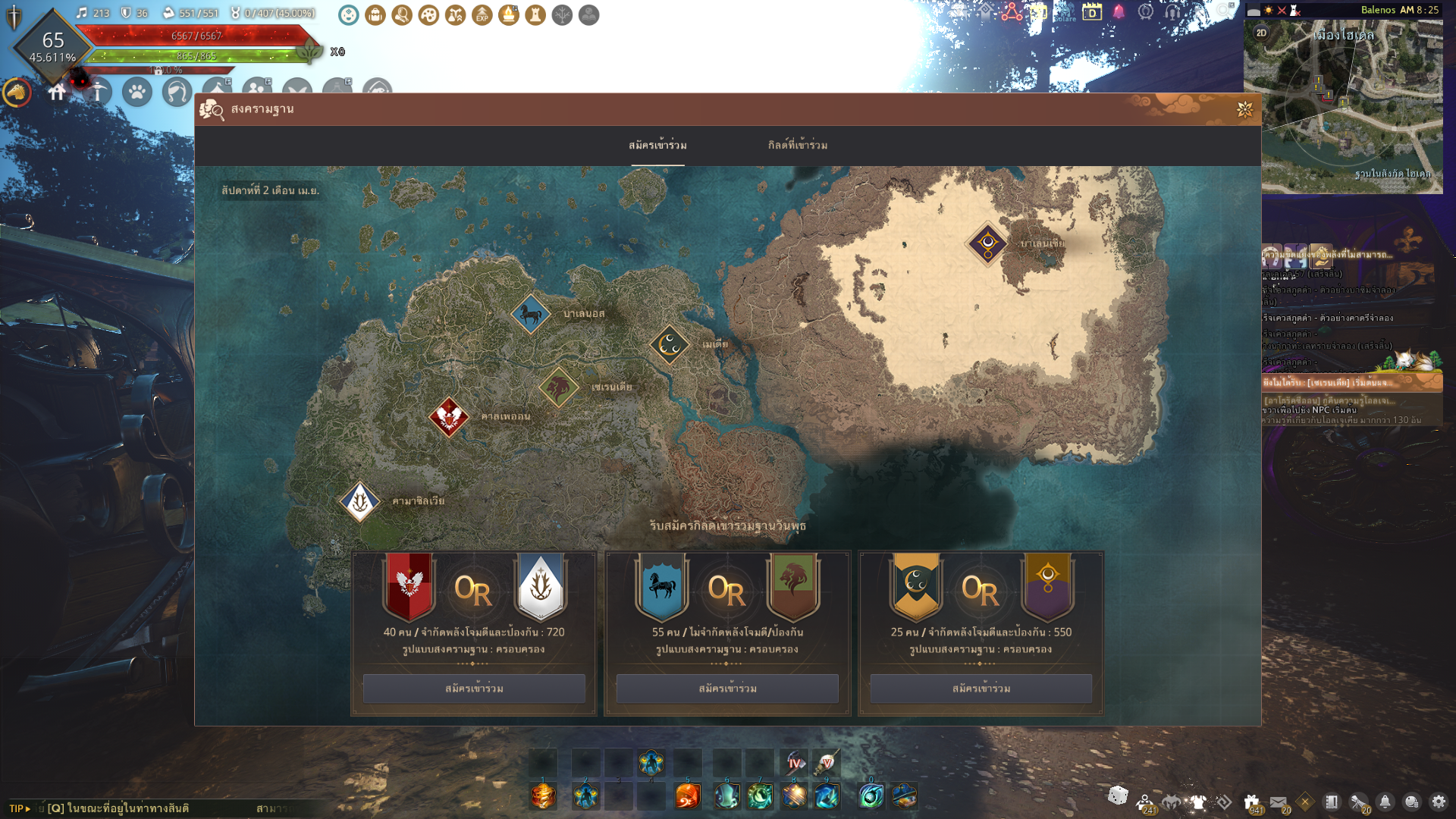Viewport: 1456px width, 819px height.
Task: Select the Kamasylvia territory marker
Action: [359, 501]
